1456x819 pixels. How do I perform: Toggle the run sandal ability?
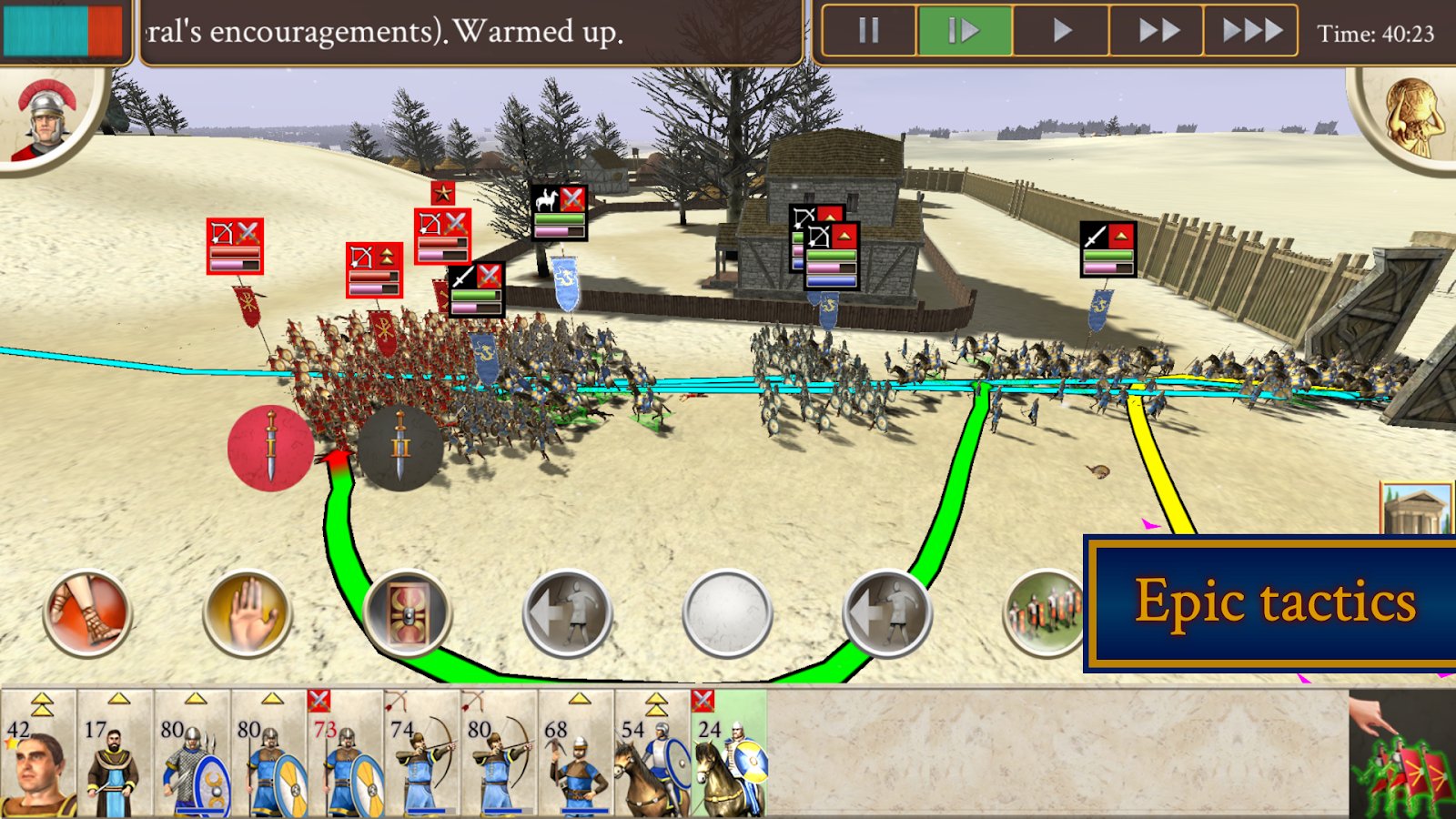(87, 614)
